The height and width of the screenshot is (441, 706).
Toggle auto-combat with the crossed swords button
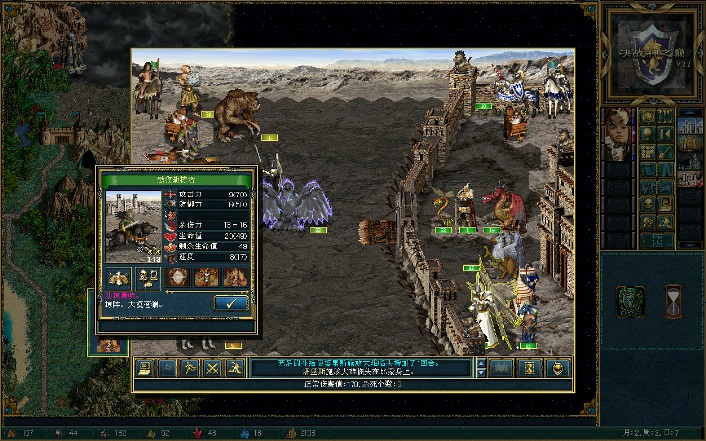pyautogui.click(x=214, y=368)
